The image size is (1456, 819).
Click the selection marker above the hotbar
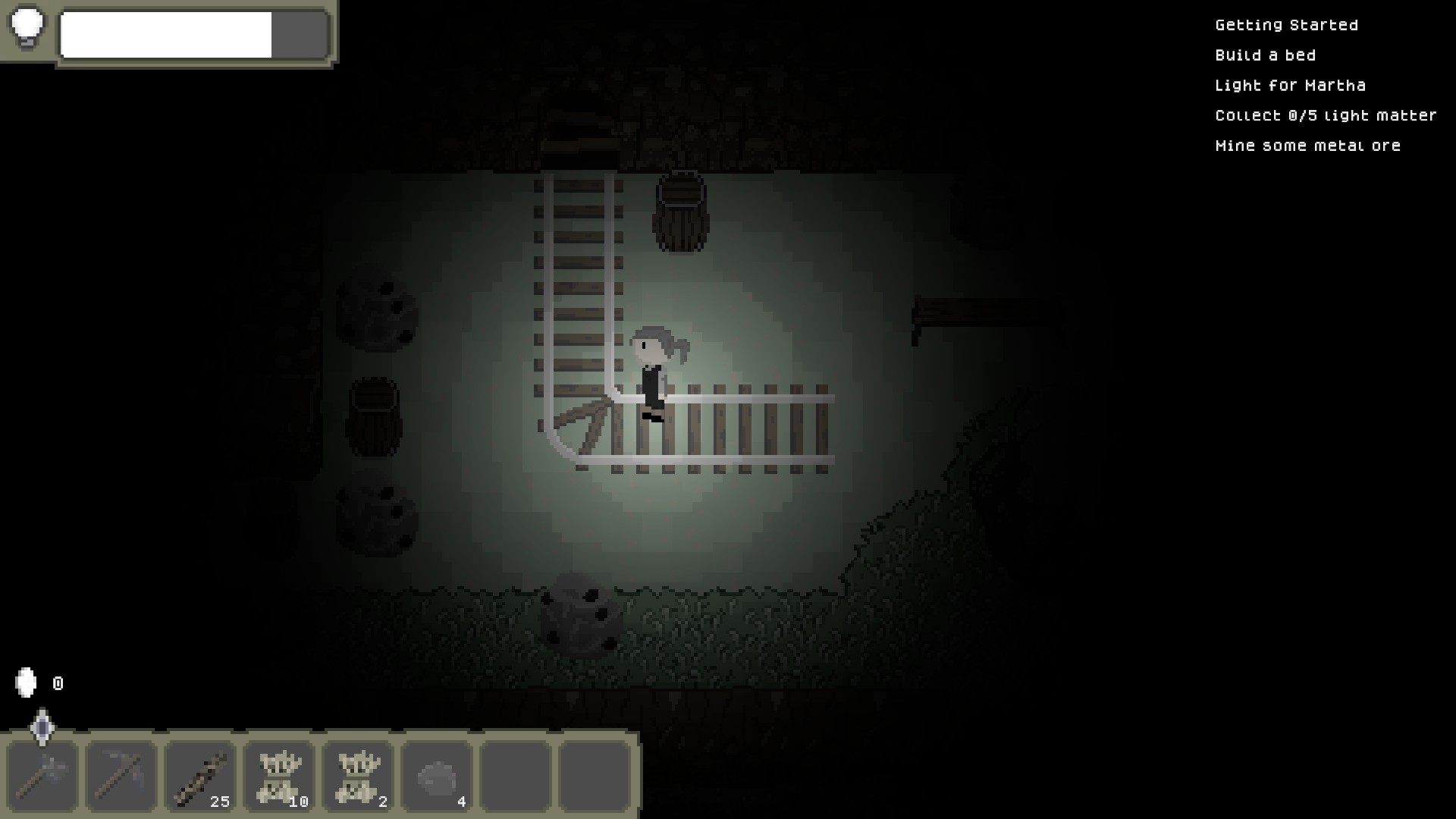42,728
